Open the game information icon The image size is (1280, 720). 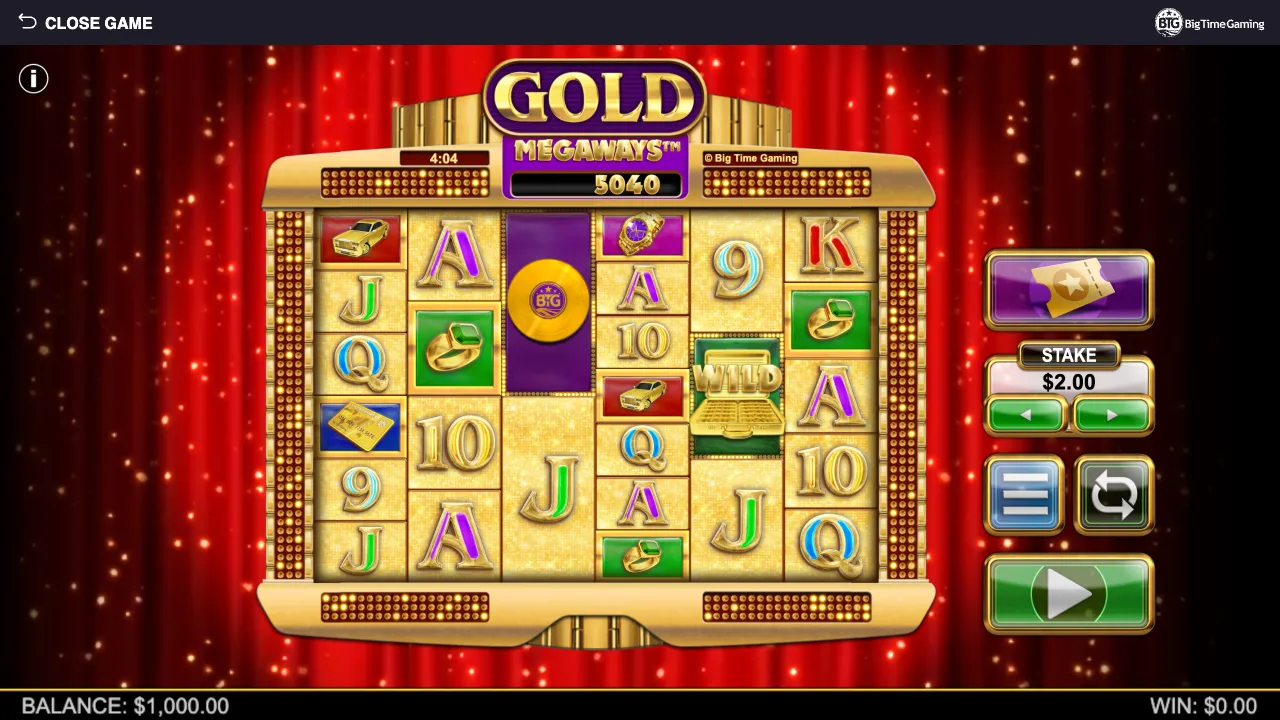coord(33,78)
